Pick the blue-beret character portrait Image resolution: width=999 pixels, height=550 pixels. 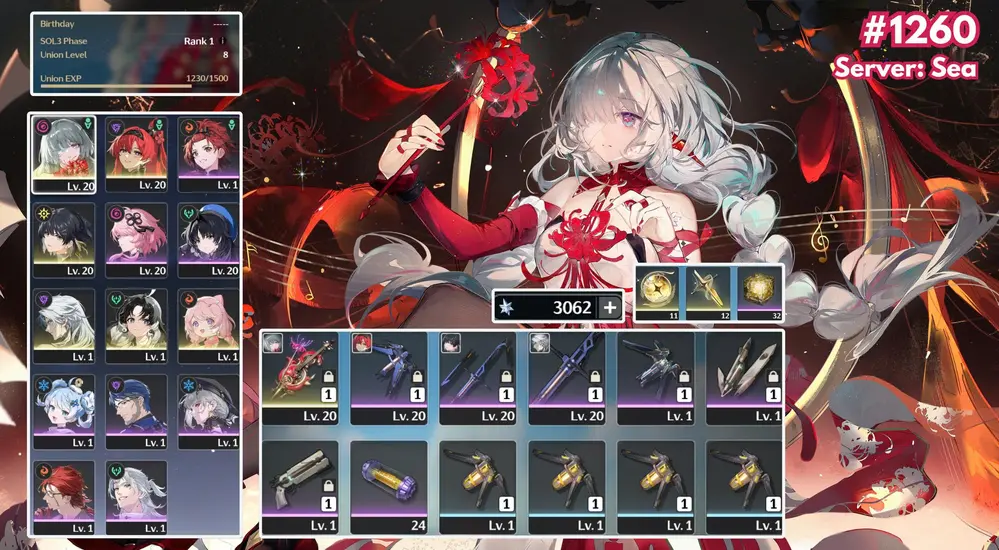tap(209, 240)
